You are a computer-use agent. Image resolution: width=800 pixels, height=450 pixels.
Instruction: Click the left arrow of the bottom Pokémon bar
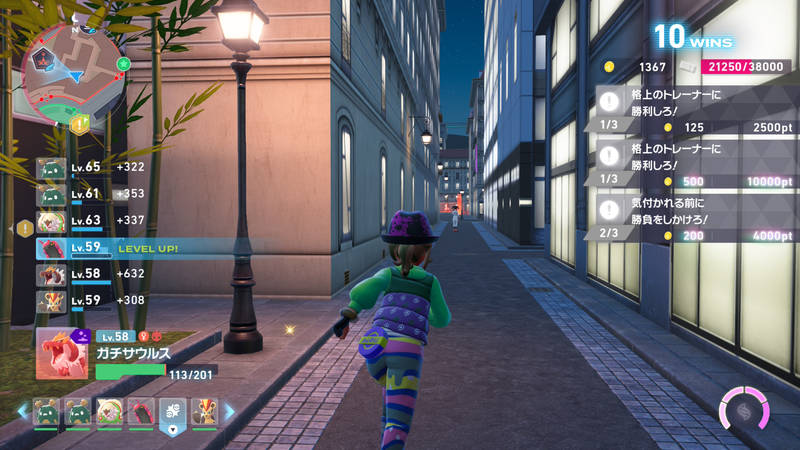click(20, 411)
